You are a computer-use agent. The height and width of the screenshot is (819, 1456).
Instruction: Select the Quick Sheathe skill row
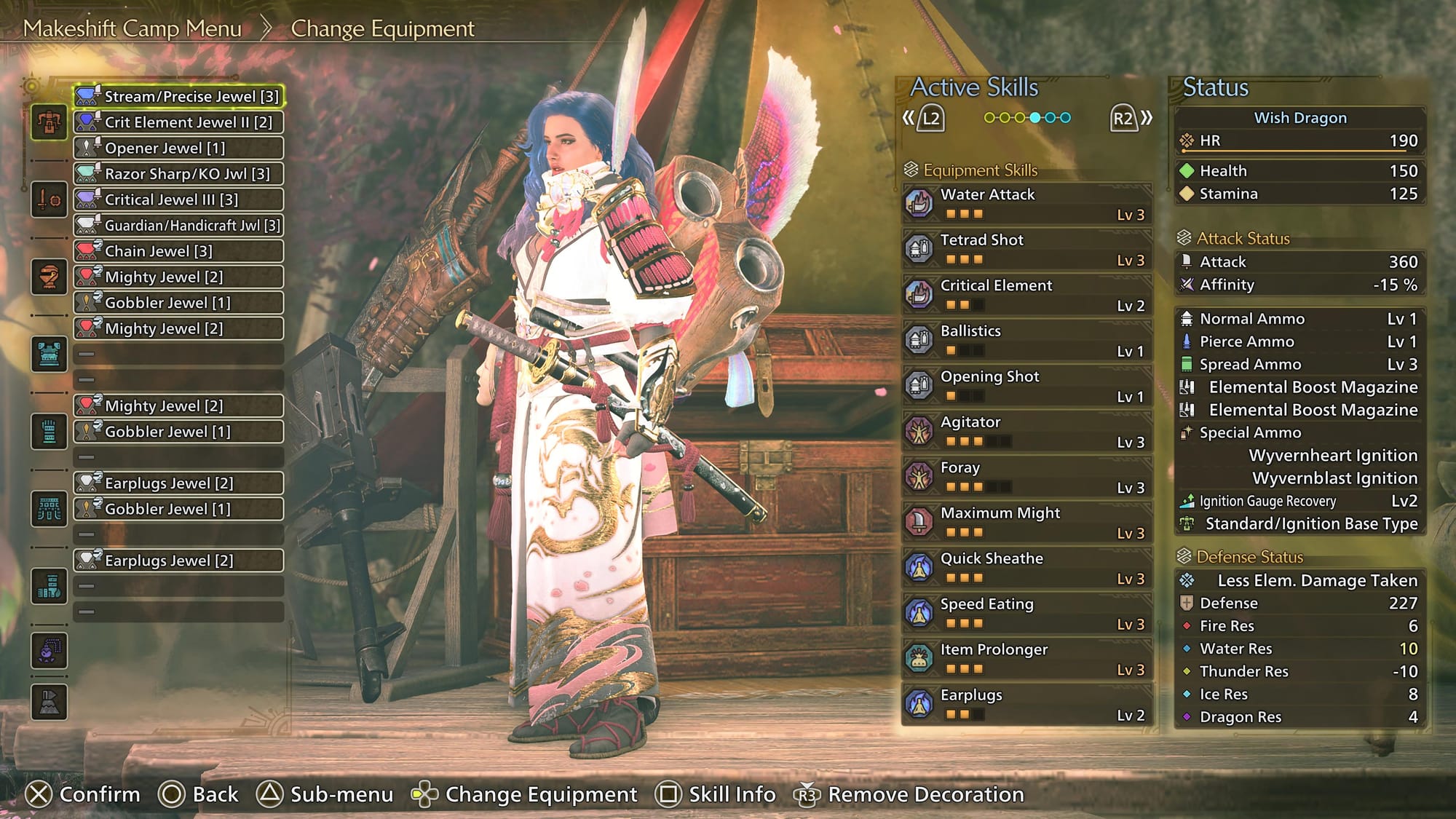(x=1026, y=567)
